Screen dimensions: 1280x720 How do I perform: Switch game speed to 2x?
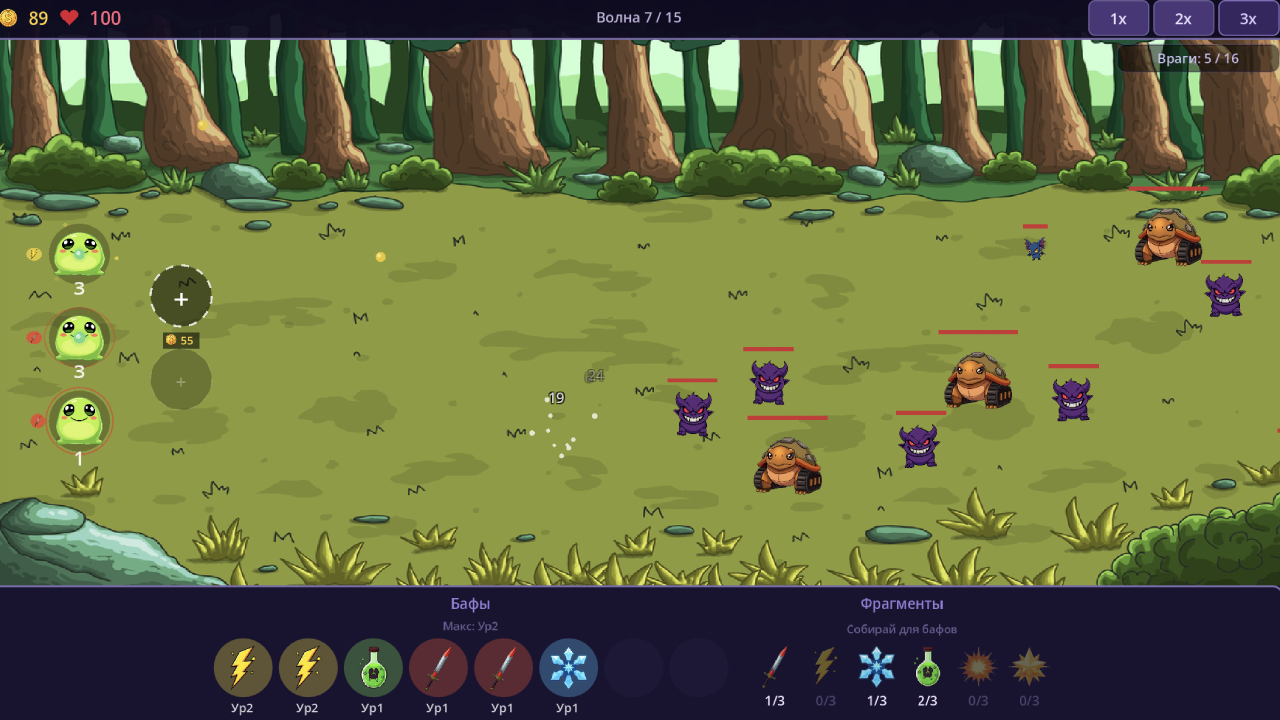tap(1183, 18)
